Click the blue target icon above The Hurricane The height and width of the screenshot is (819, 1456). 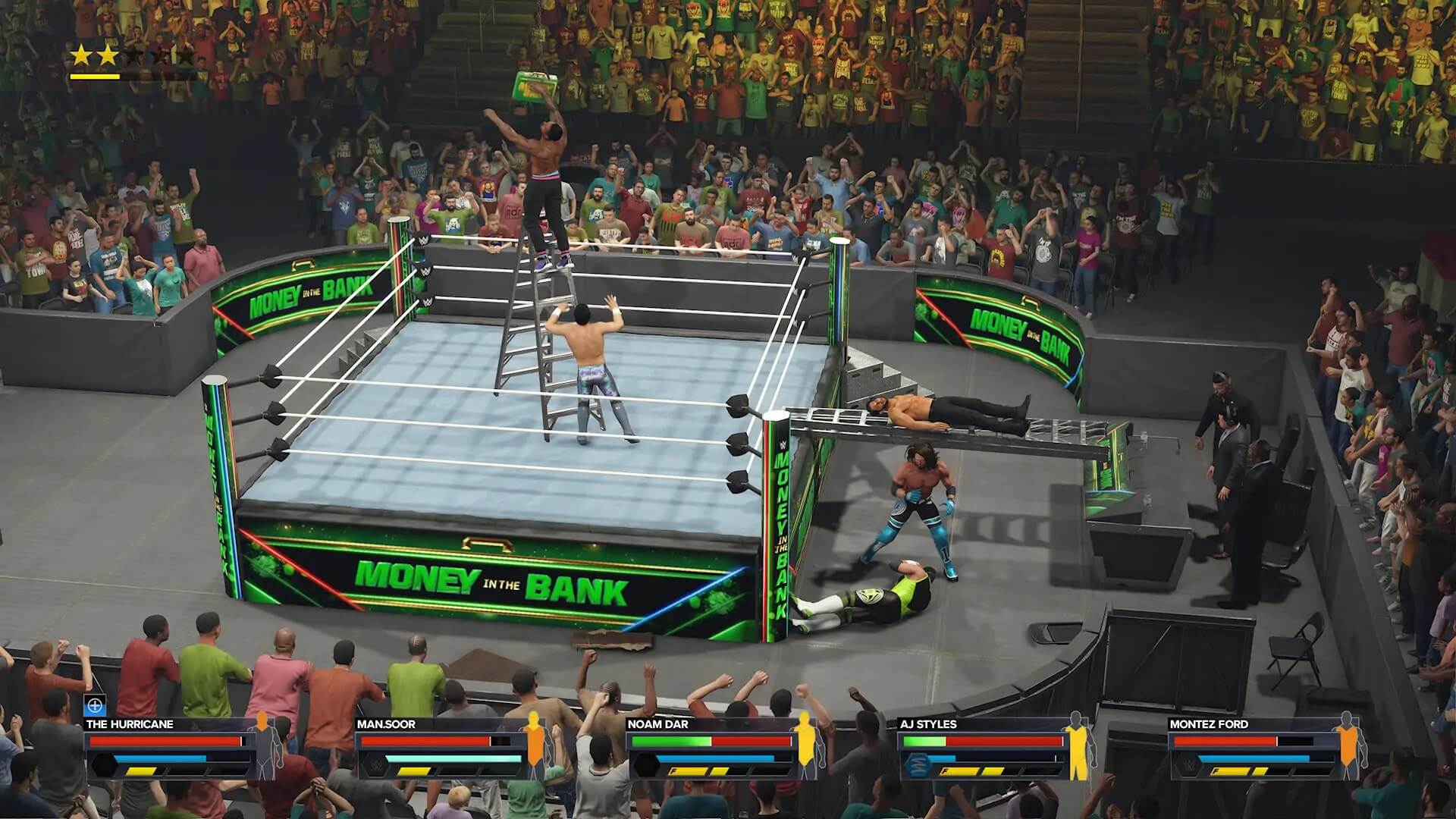pyautogui.click(x=95, y=706)
